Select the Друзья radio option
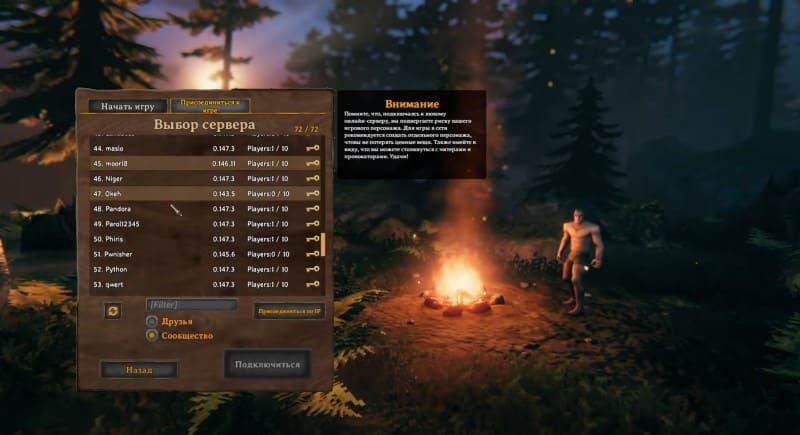800x435 pixels. coord(152,321)
